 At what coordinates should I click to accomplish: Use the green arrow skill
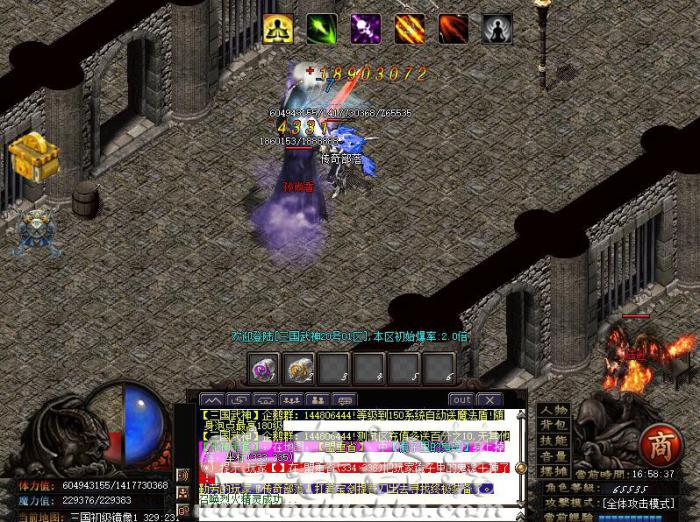322,29
